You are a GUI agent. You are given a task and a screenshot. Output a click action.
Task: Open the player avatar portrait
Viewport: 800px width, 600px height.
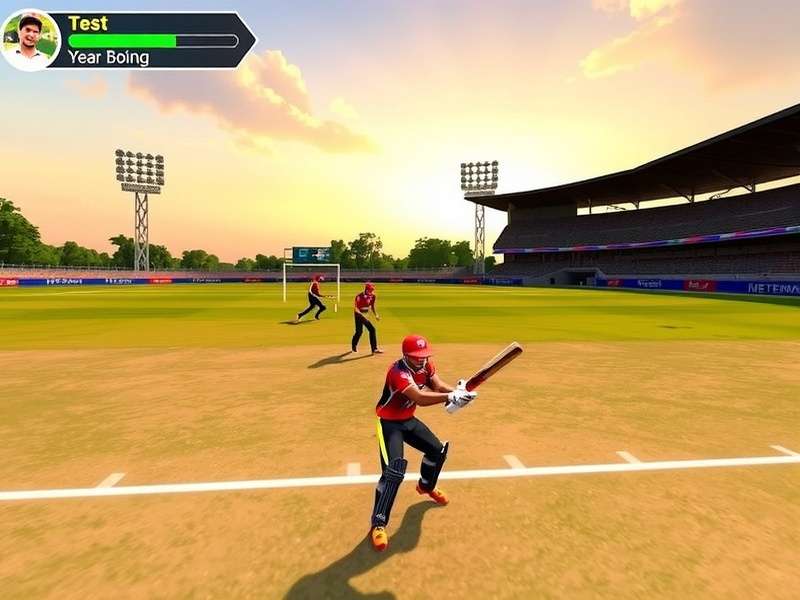pos(30,40)
